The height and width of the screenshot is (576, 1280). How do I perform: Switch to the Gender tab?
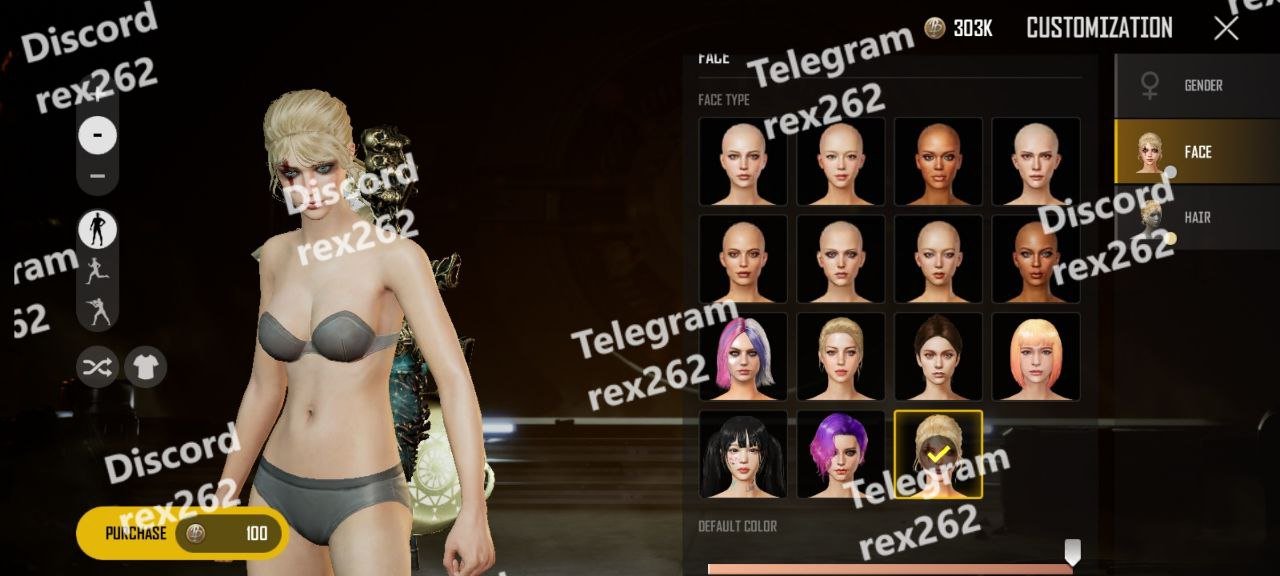(1197, 86)
